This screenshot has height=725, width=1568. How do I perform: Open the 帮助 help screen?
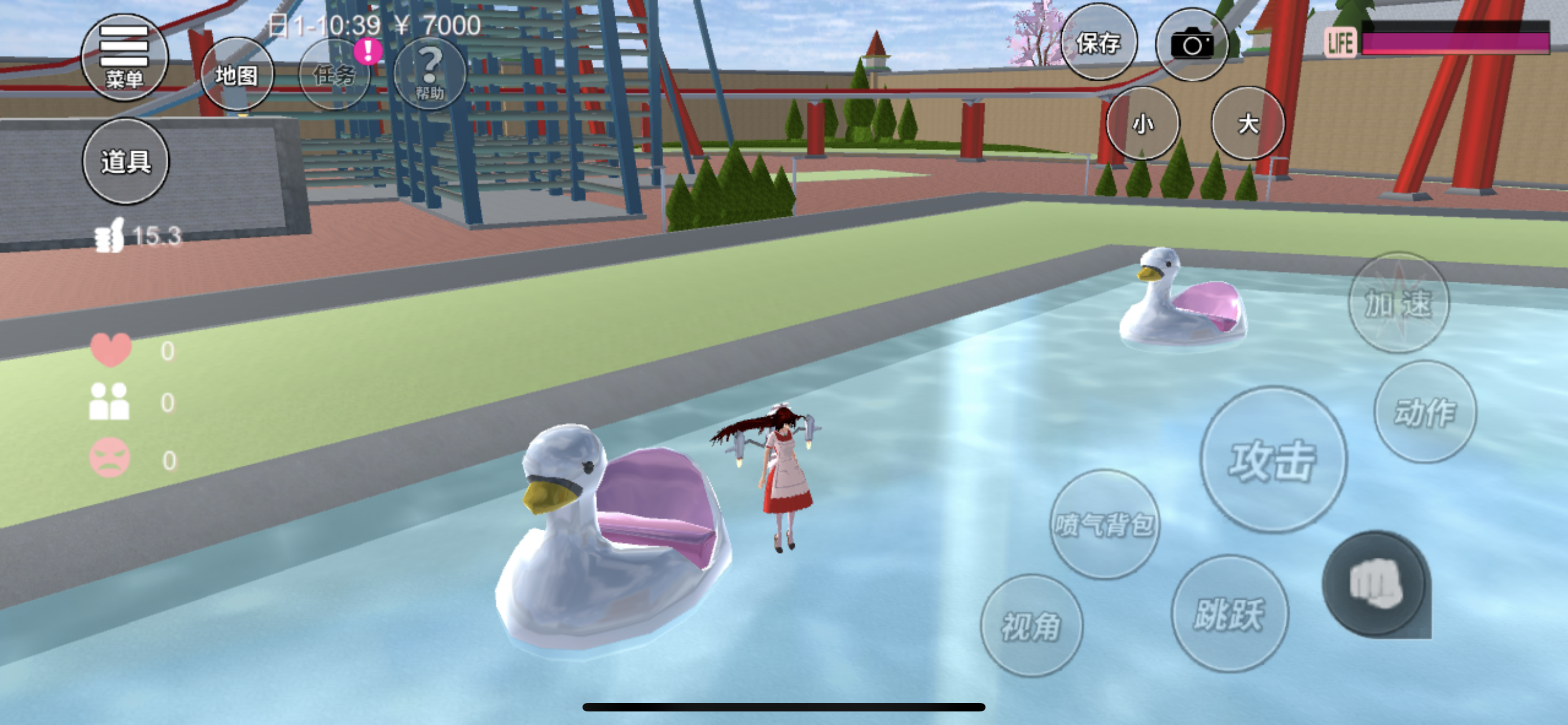tap(430, 73)
